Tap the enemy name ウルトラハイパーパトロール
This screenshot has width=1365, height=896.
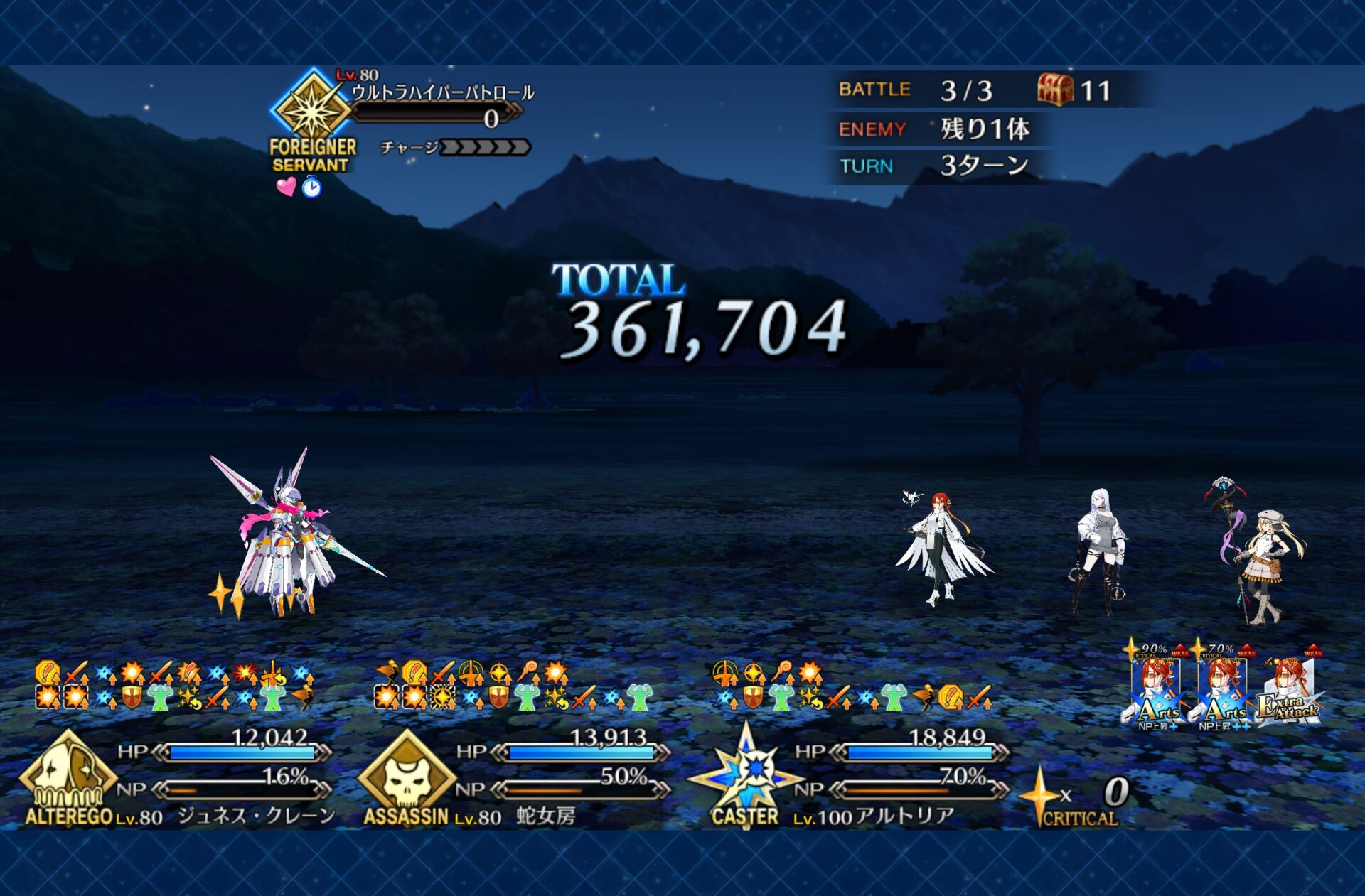click(x=442, y=92)
